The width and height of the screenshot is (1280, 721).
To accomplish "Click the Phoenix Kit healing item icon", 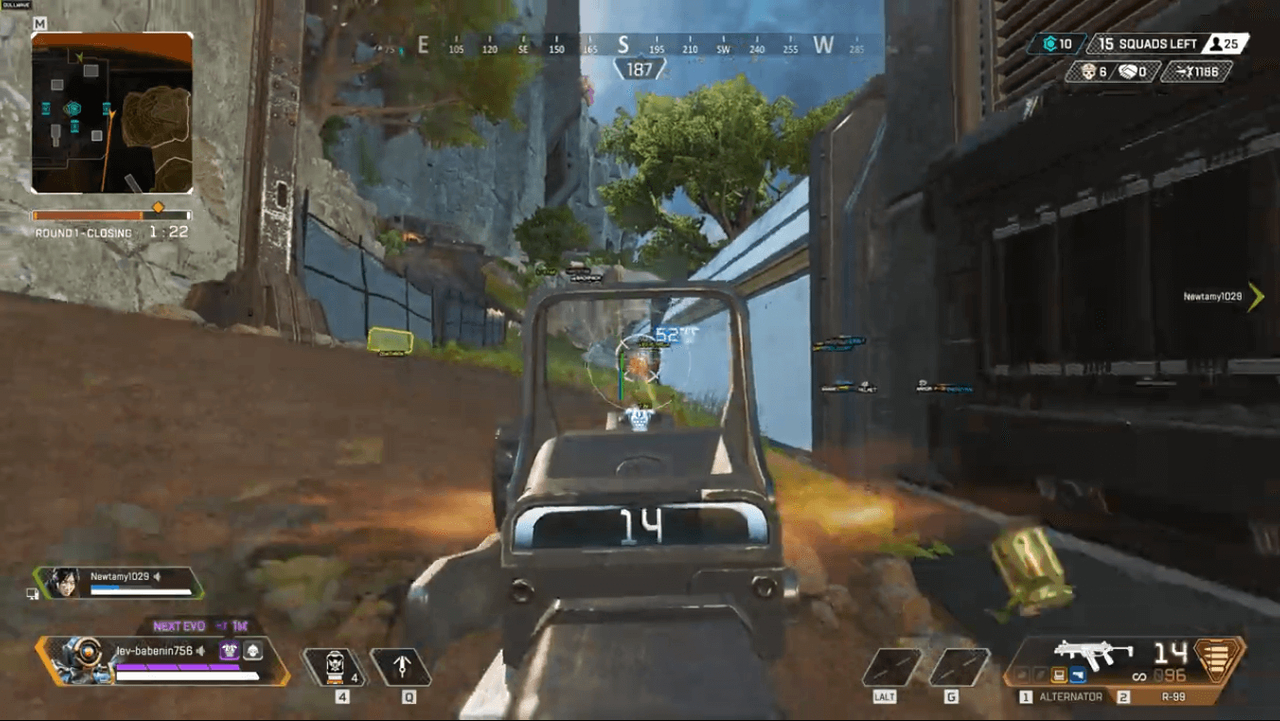I will (335, 665).
